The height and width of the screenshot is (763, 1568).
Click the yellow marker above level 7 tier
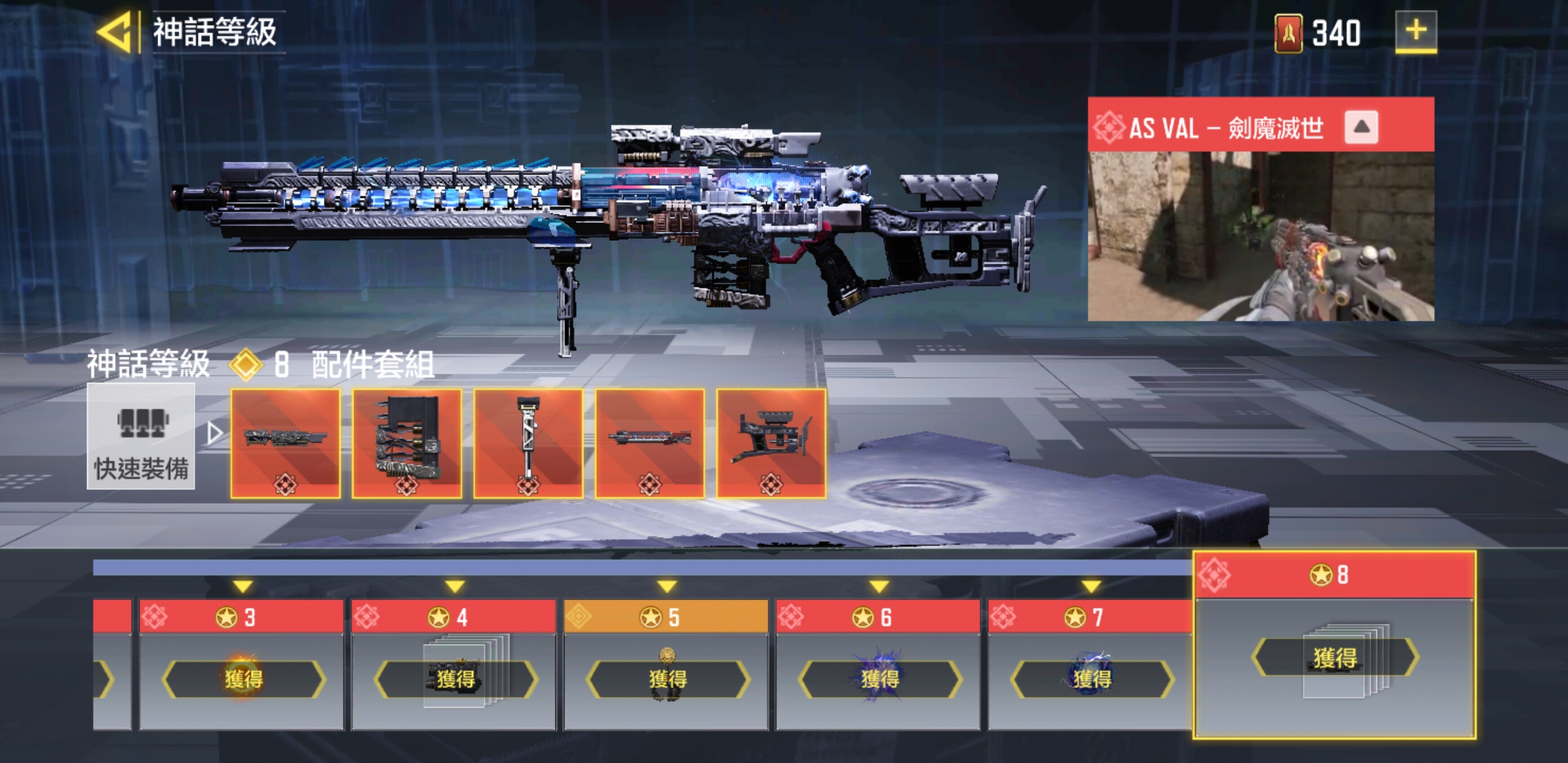(1091, 586)
